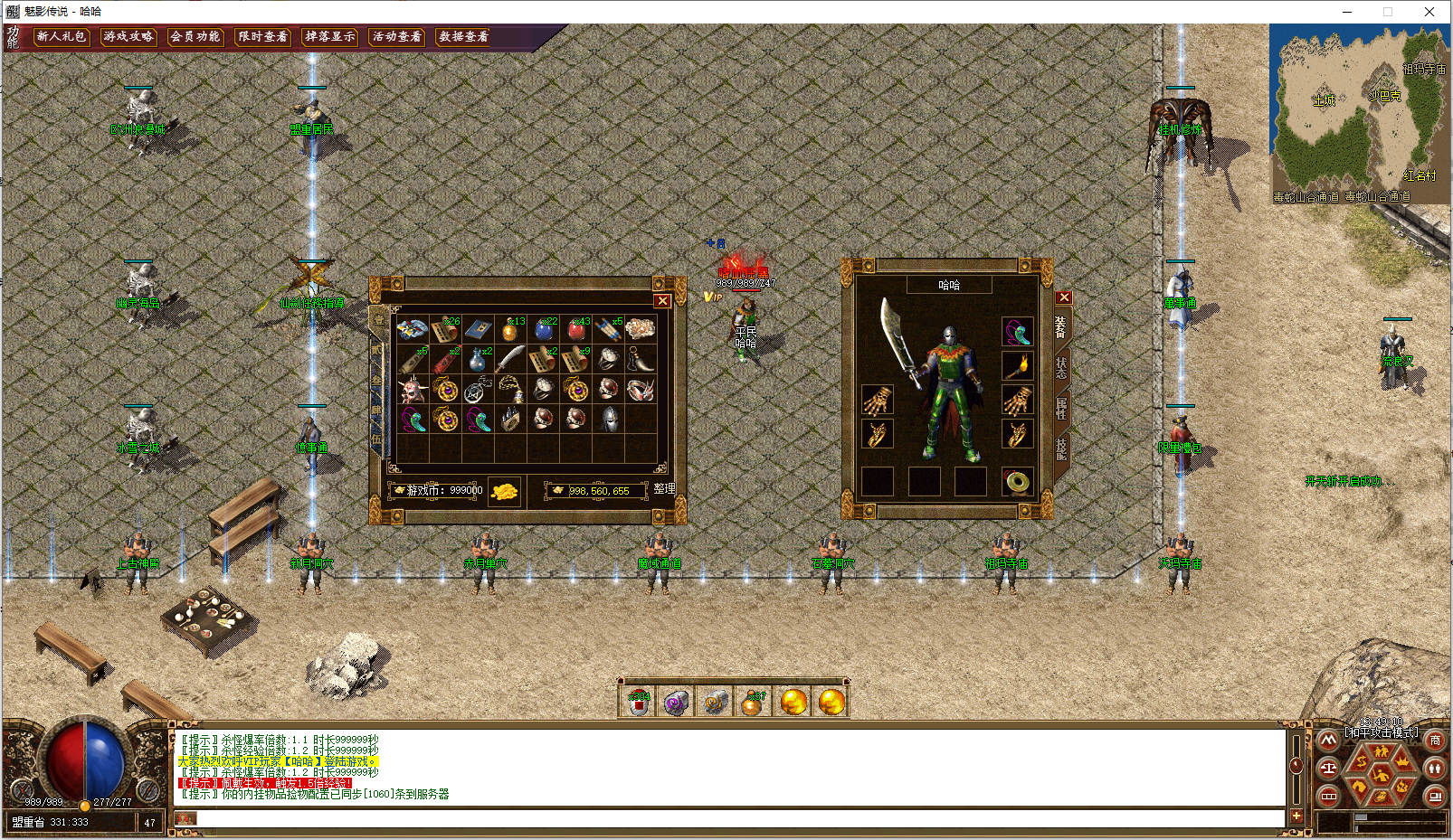Open the 游戏攻略 game guide menu
1453x840 pixels.
128,37
